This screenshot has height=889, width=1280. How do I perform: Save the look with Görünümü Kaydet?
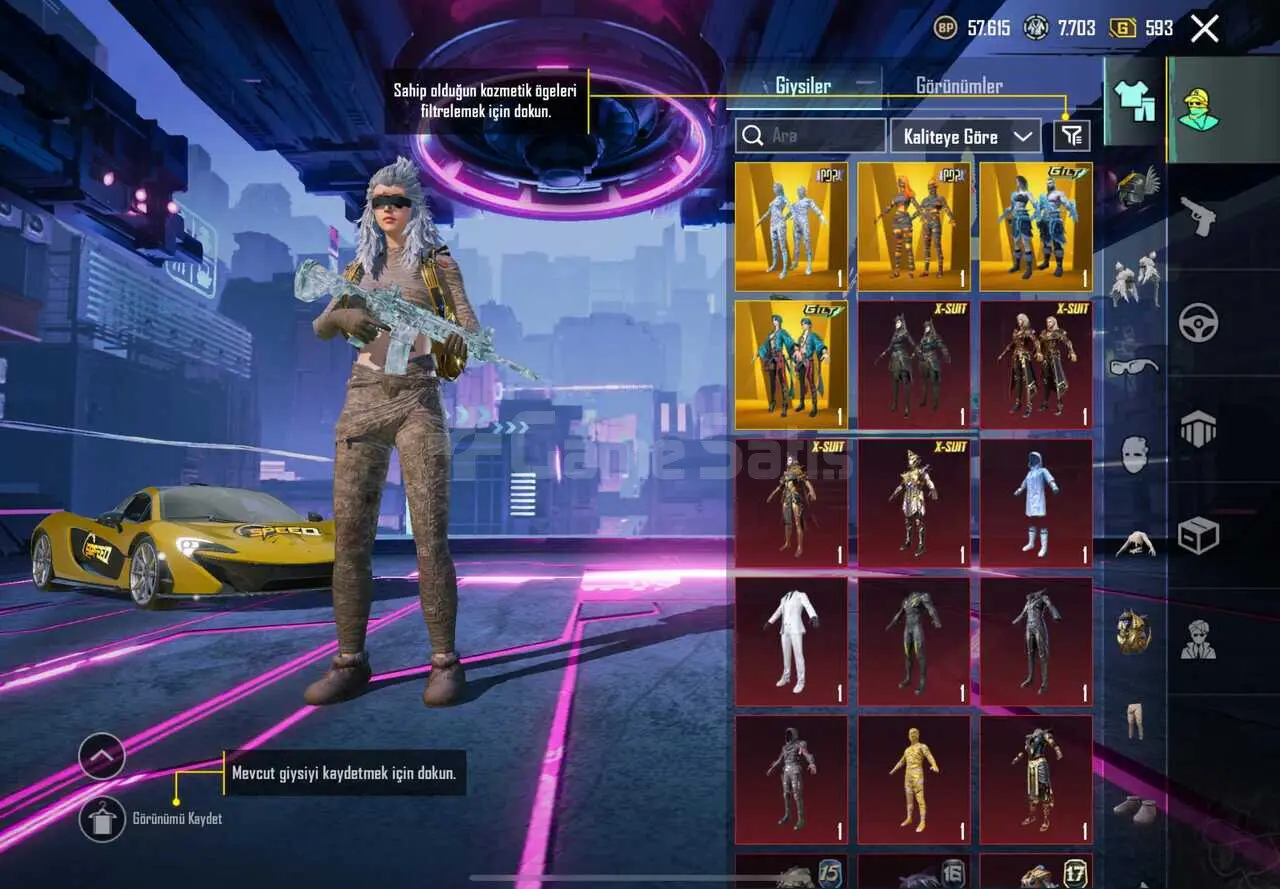coord(103,819)
